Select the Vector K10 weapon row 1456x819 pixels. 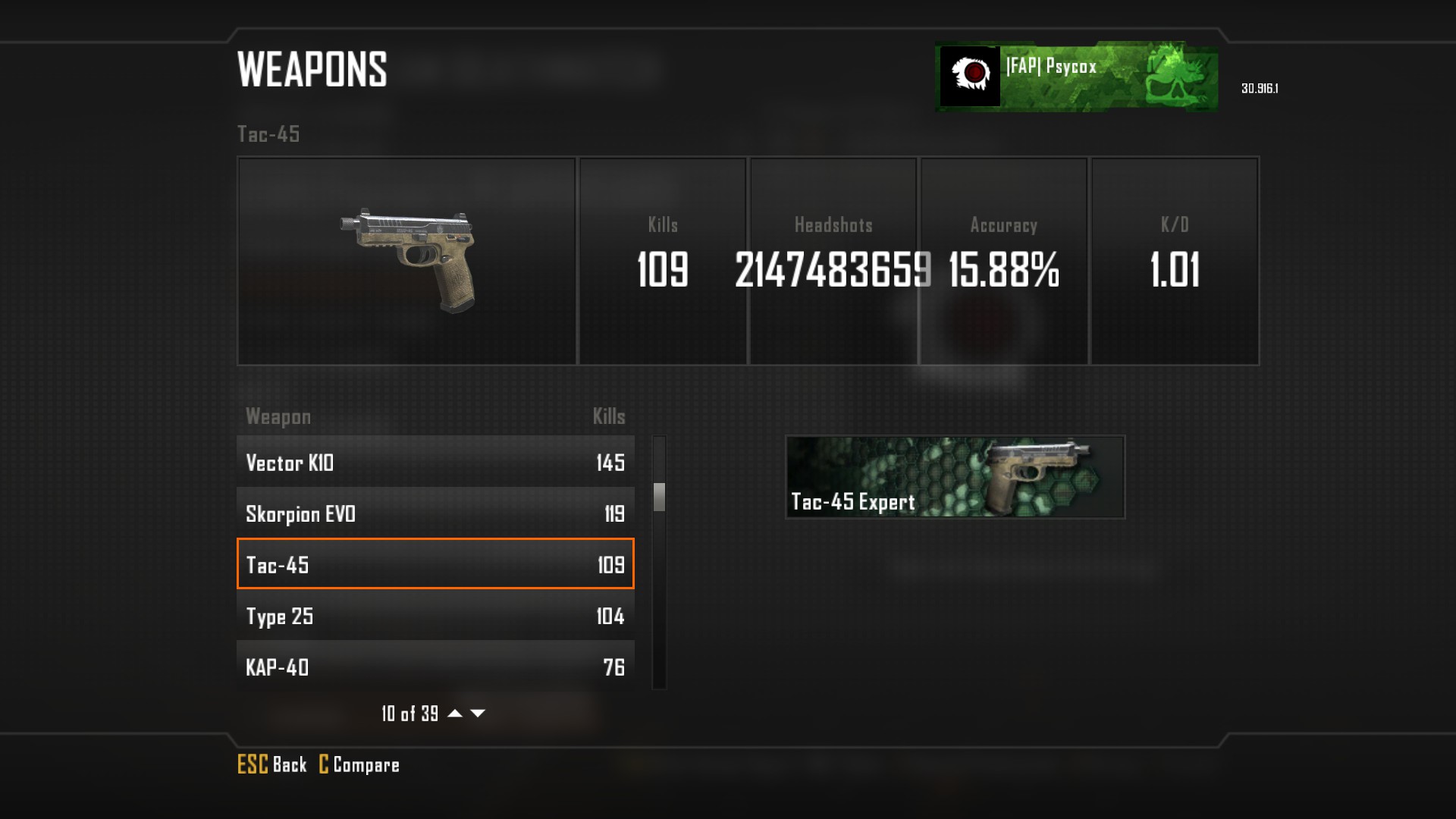435,462
